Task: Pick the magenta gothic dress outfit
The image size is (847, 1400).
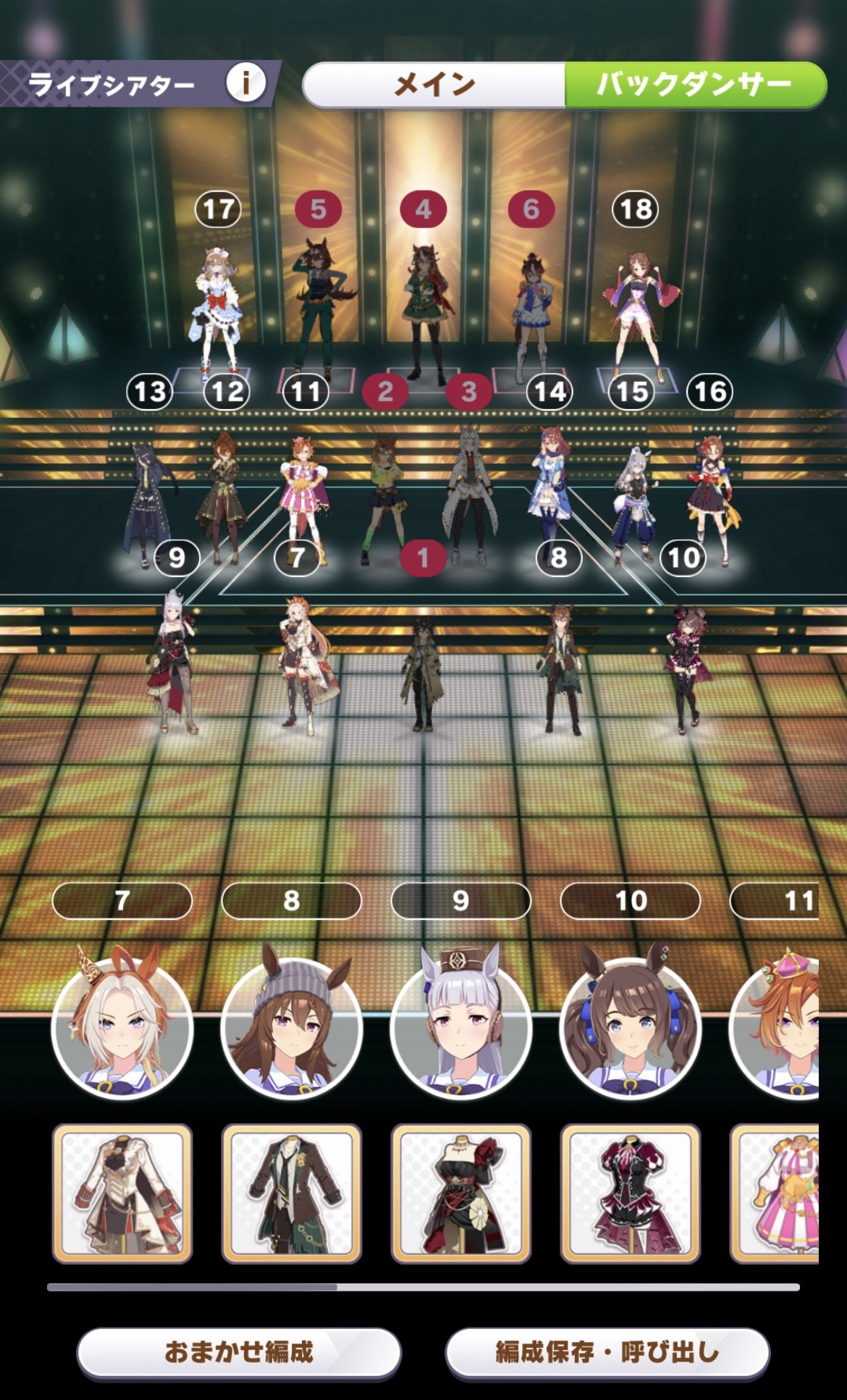Action: 631,1194
